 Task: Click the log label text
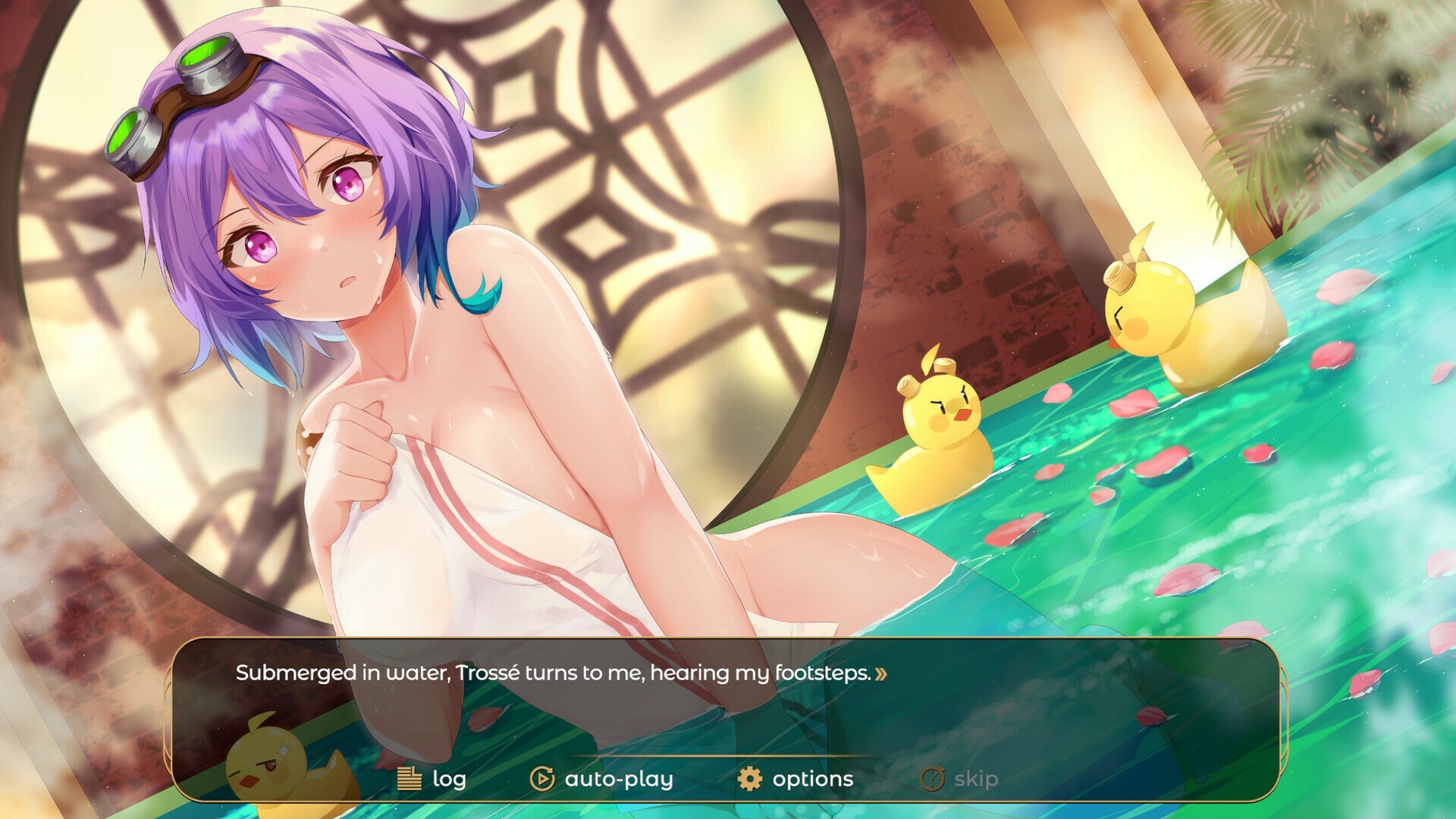click(x=449, y=778)
